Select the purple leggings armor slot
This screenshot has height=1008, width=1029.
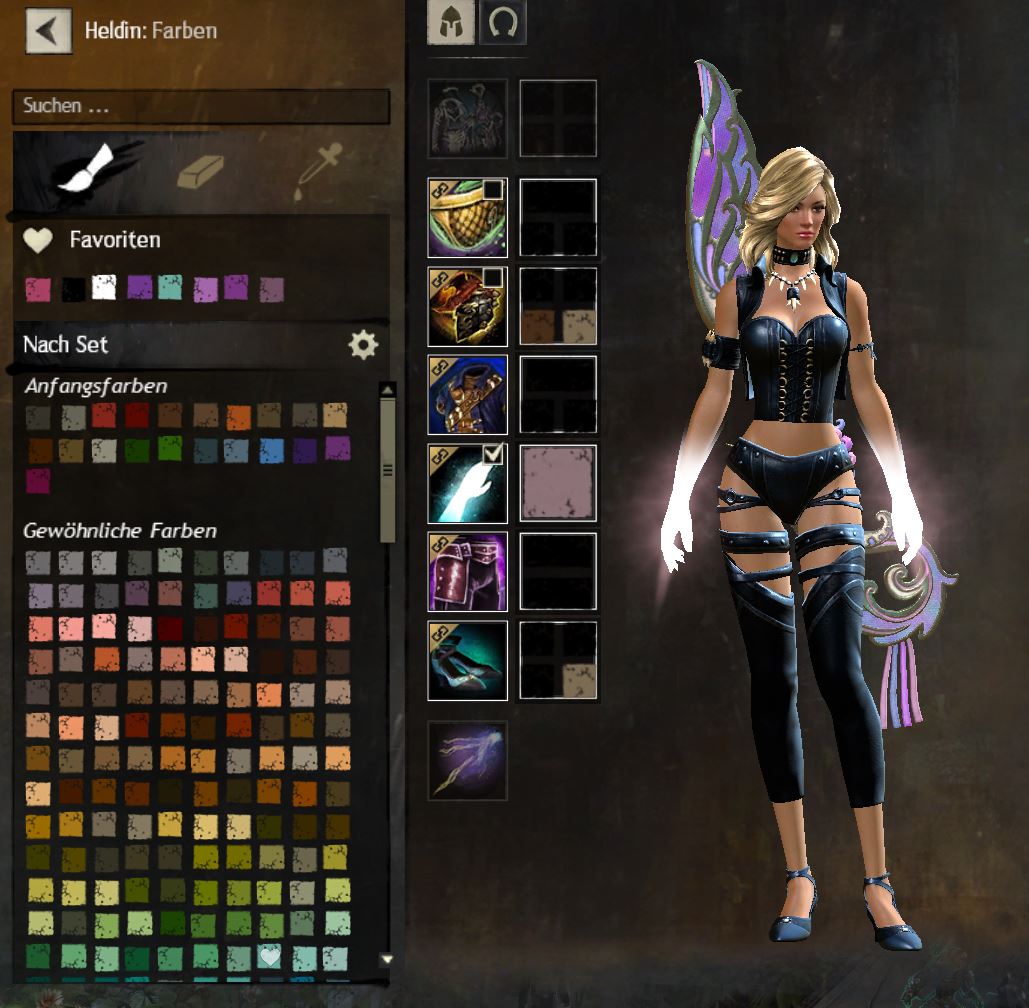tap(467, 572)
